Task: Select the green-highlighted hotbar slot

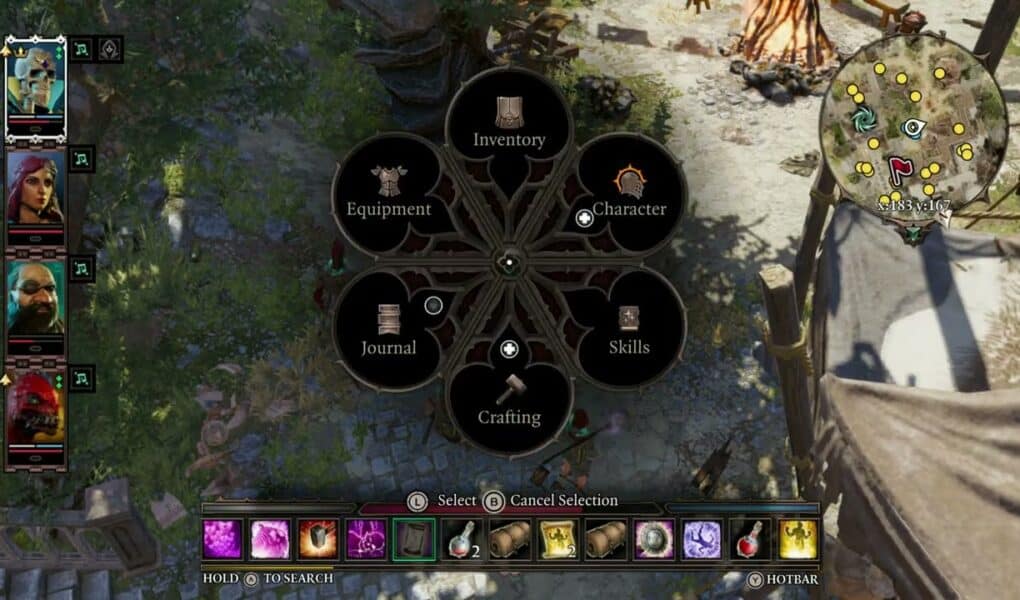Action: coord(414,539)
